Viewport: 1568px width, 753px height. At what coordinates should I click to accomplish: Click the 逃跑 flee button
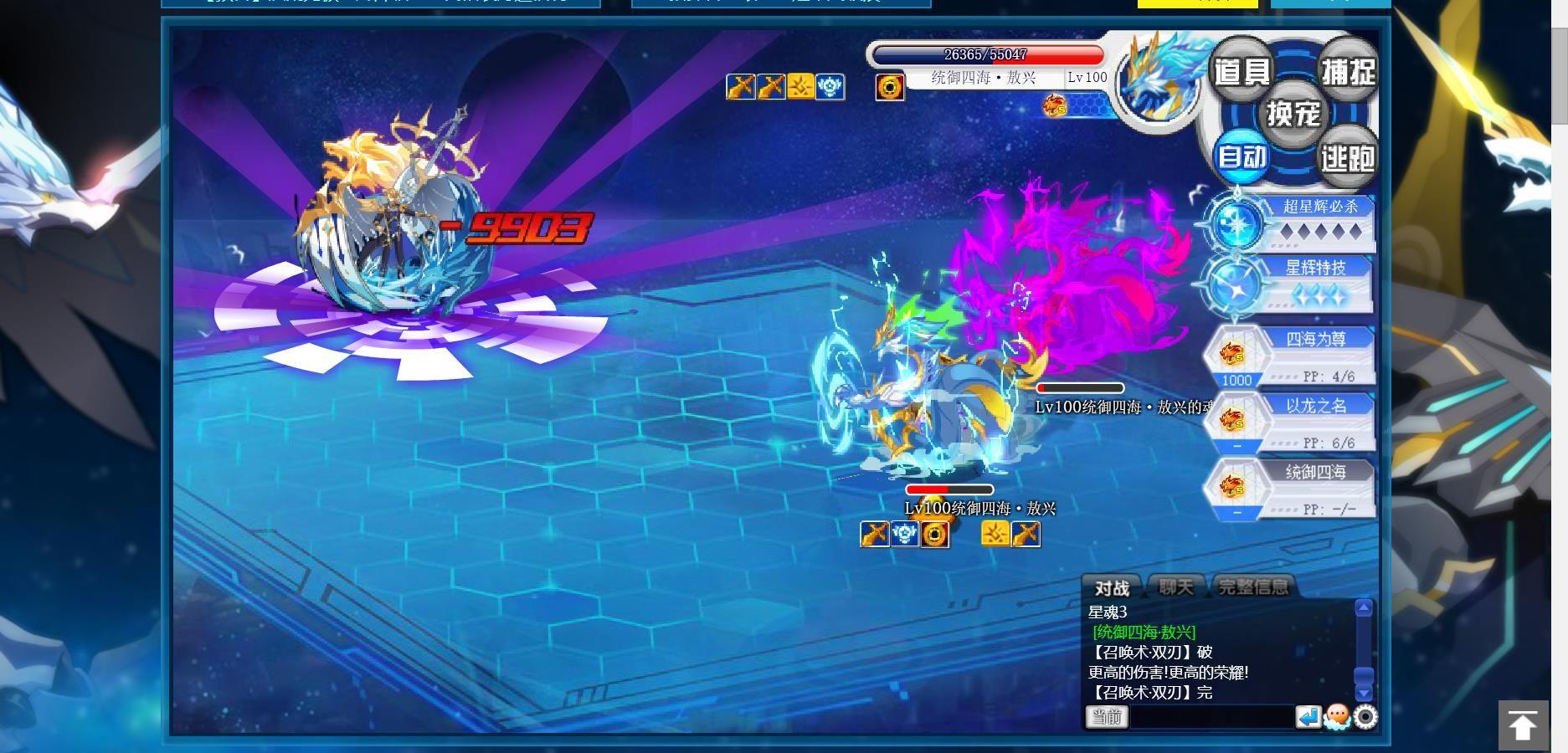pos(1347,156)
